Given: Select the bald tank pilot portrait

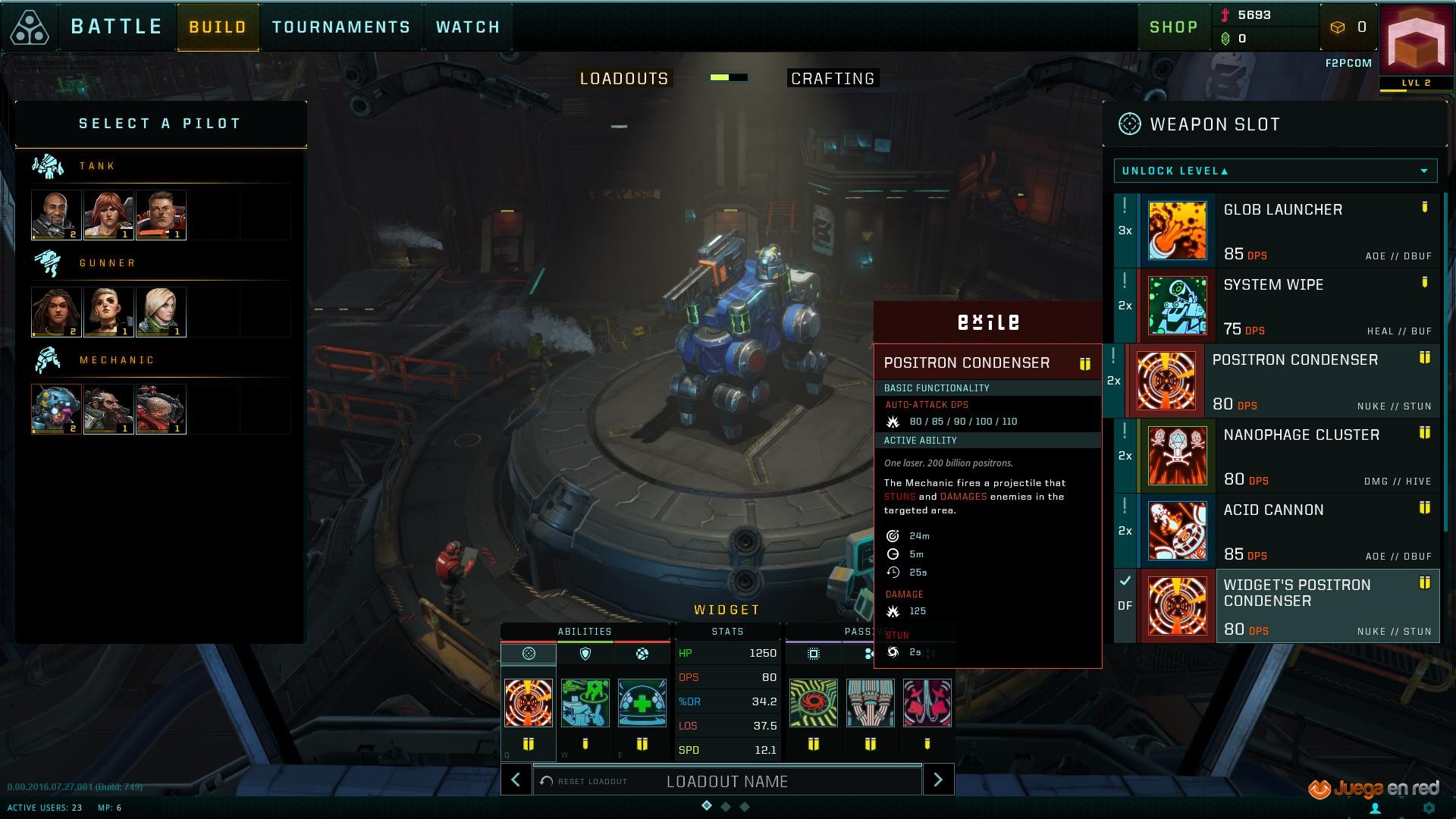Looking at the screenshot, I should pos(56,215).
